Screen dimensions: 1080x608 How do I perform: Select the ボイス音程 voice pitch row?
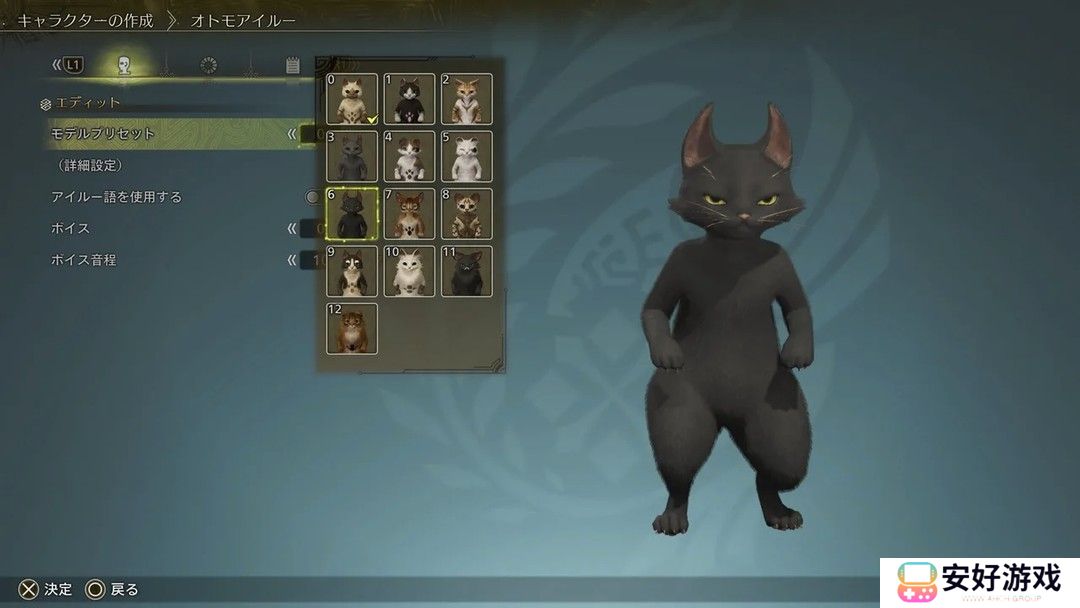(x=84, y=260)
